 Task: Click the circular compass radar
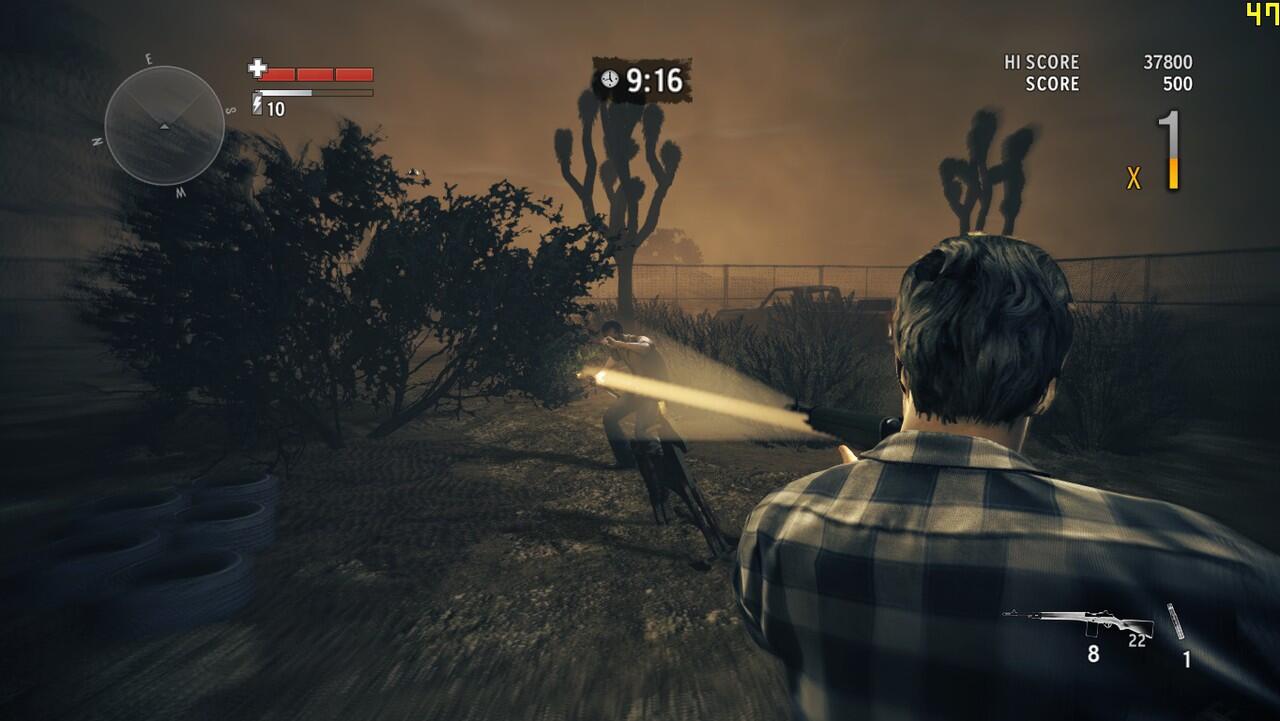(164, 125)
